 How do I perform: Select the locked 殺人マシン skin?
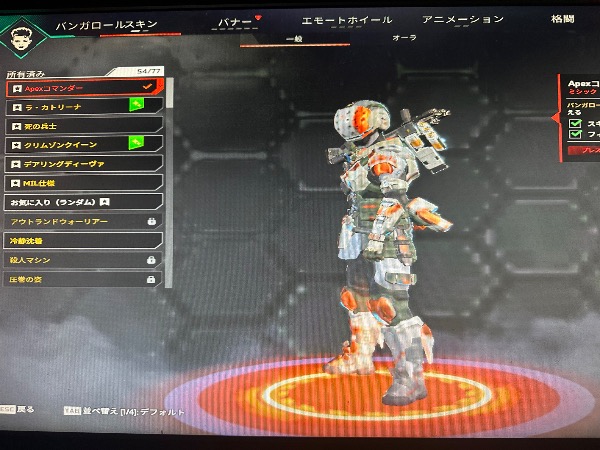pos(82,260)
